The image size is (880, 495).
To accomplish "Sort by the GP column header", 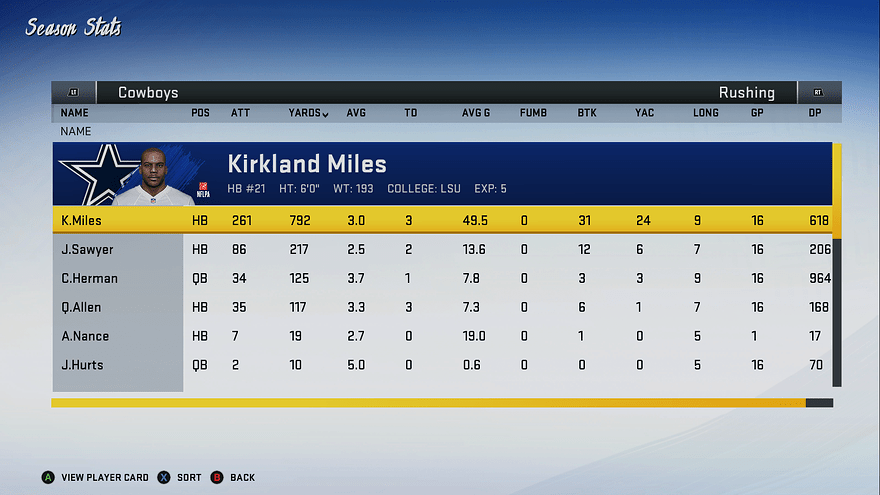I will click(757, 113).
